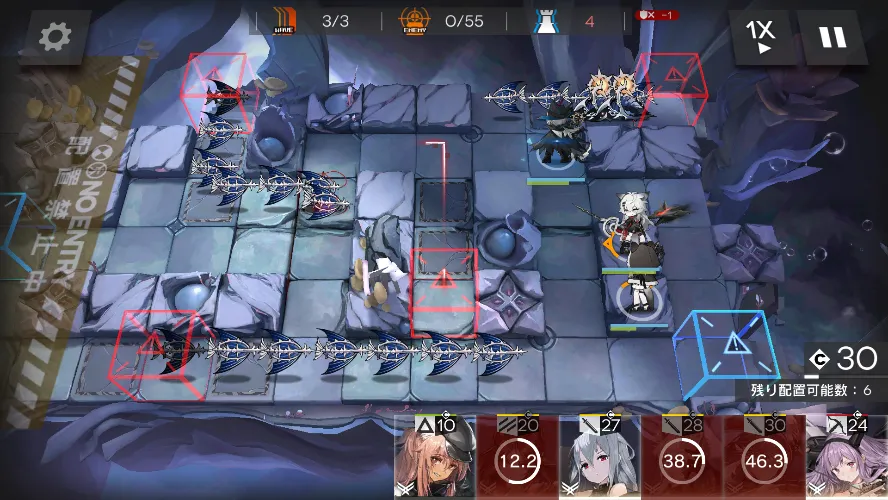The image size is (888, 500).
Task: Toggle the 1X game speed button
Action: 761,37
